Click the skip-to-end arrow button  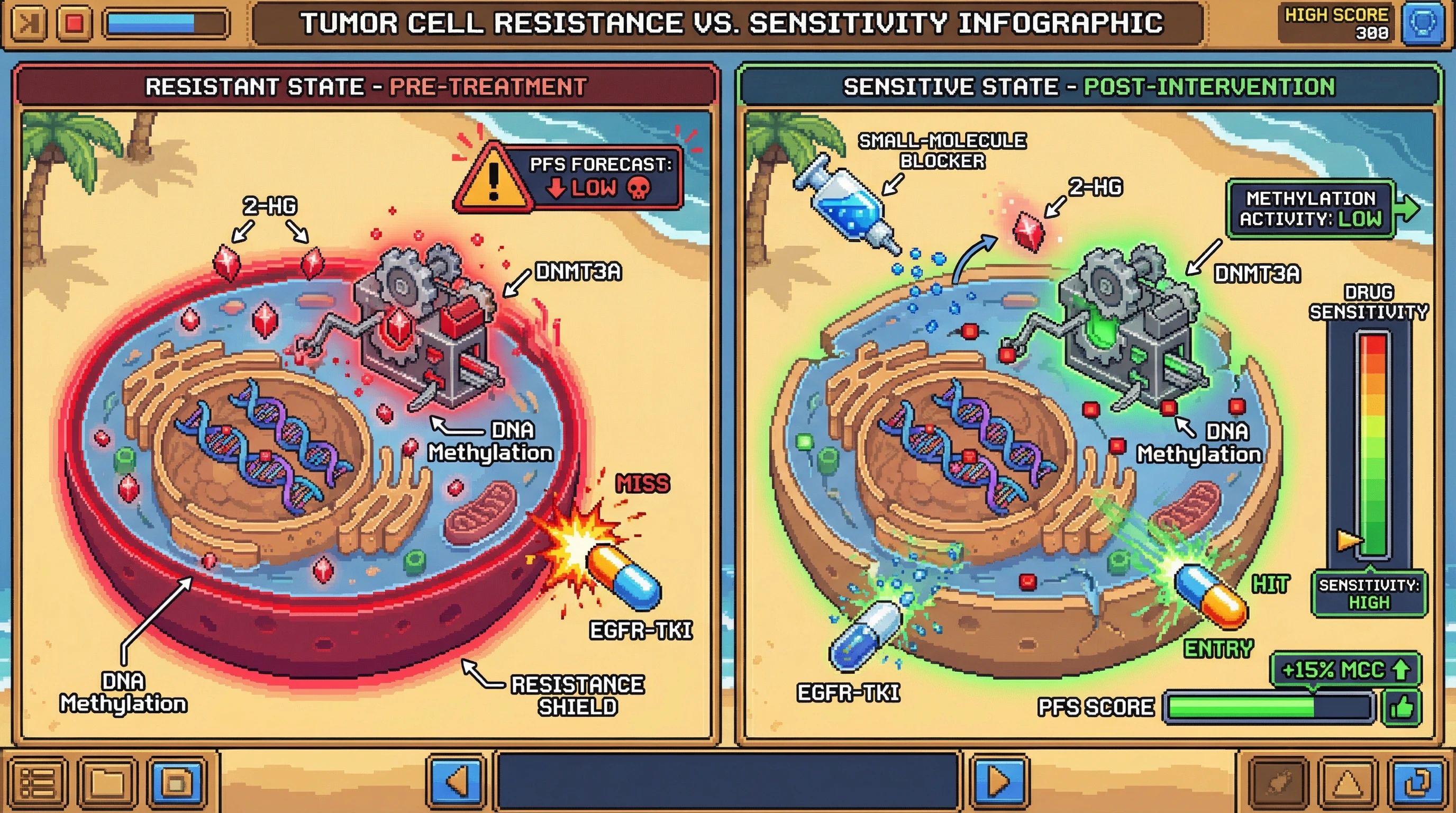tap(26, 23)
